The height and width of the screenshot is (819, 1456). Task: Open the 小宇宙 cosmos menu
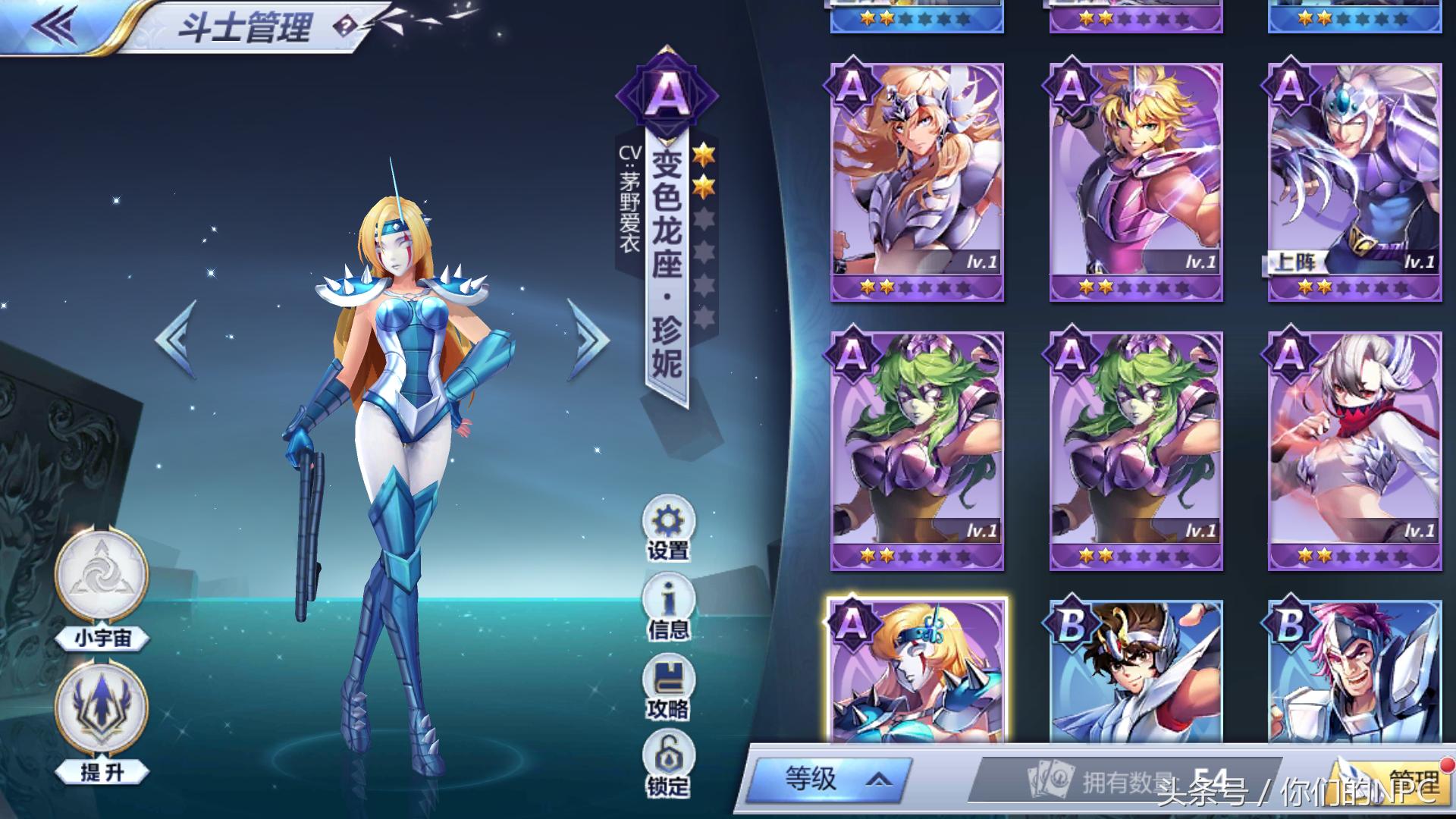[102, 575]
